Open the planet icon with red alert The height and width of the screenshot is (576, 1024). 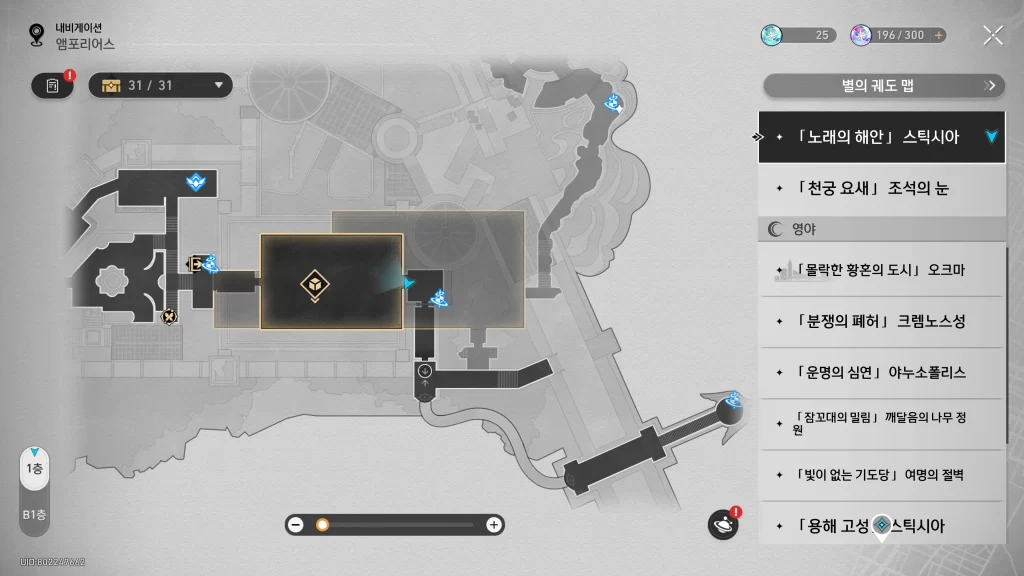pyautogui.click(x=722, y=524)
